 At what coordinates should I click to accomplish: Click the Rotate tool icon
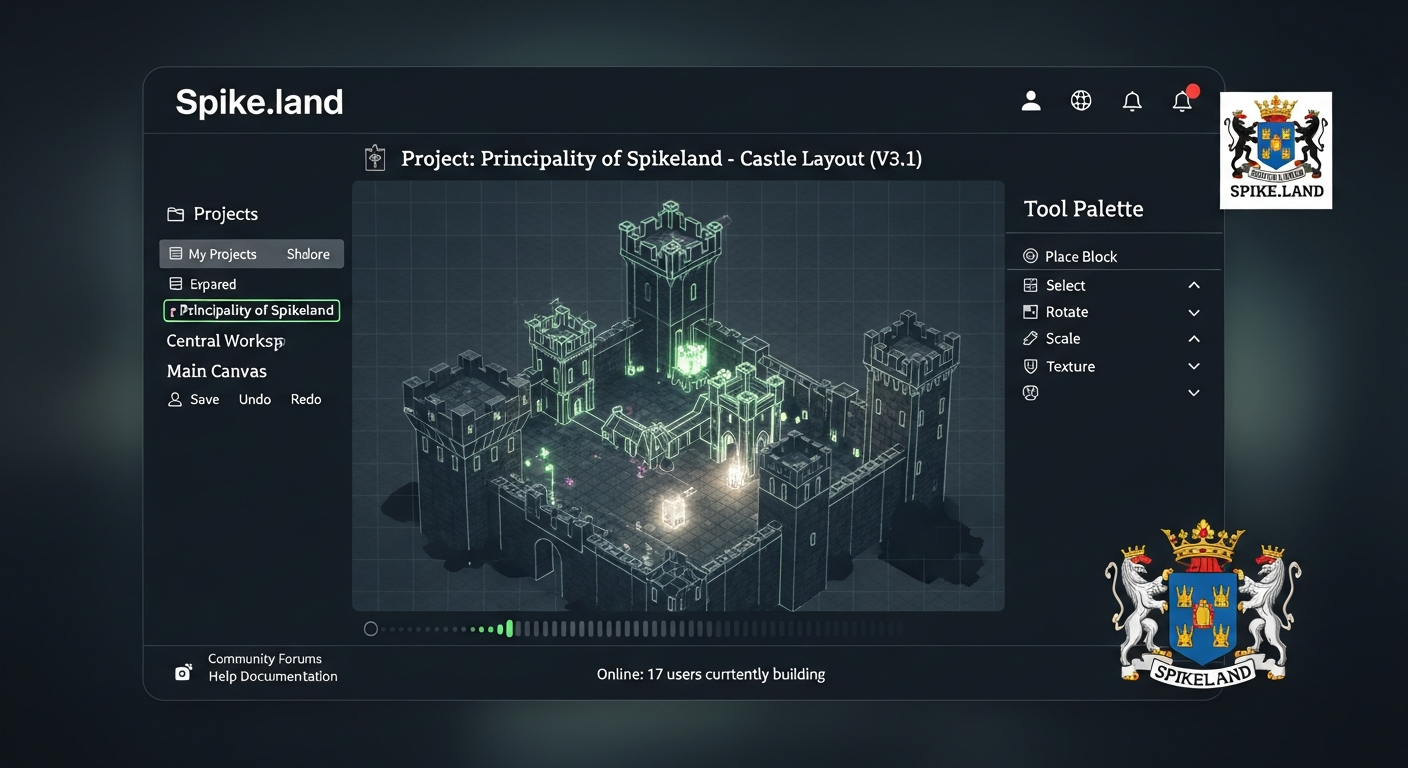click(1030, 312)
